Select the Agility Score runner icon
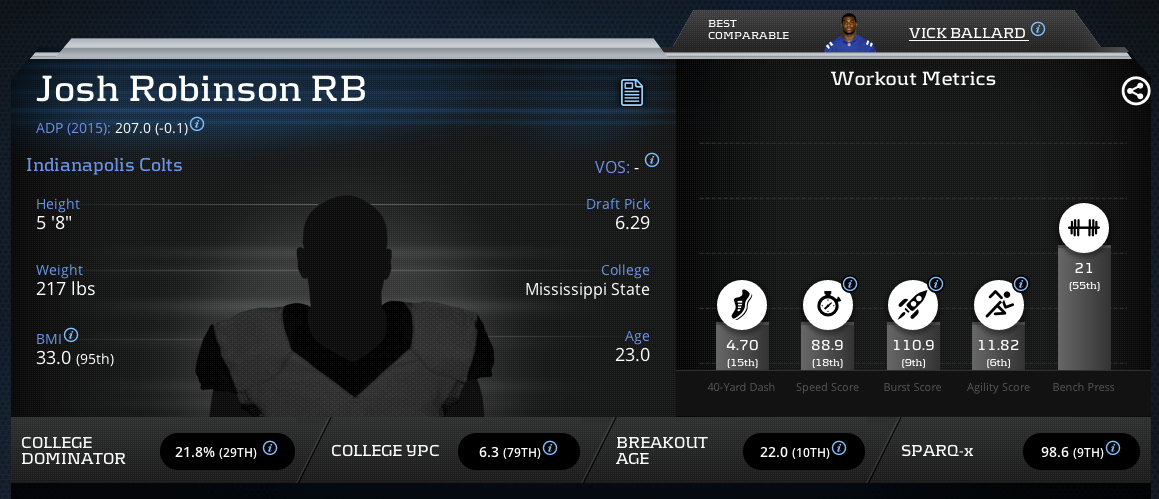This screenshot has width=1159, height=499. [999, 305]
